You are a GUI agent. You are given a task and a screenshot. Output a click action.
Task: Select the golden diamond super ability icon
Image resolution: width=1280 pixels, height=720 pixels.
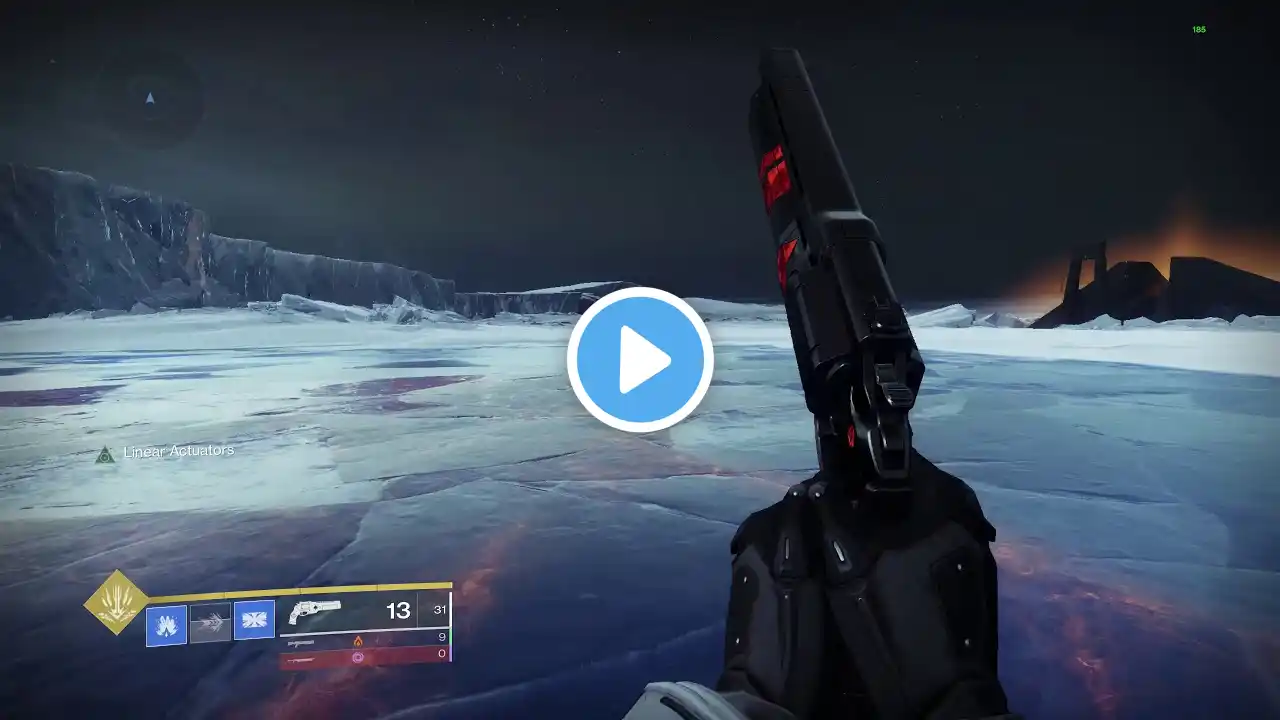coord(116,602)
